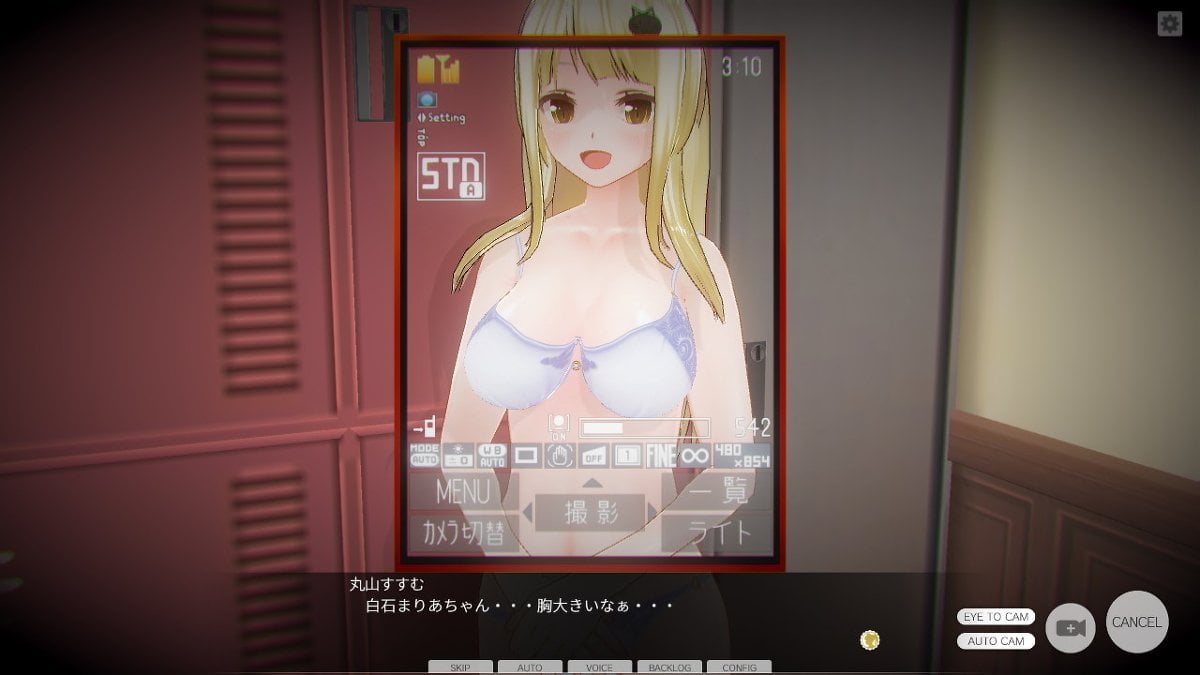Toggle the AUTO CAM option
This screenshot has width=1200, height=675.
(x=996, y=641)
